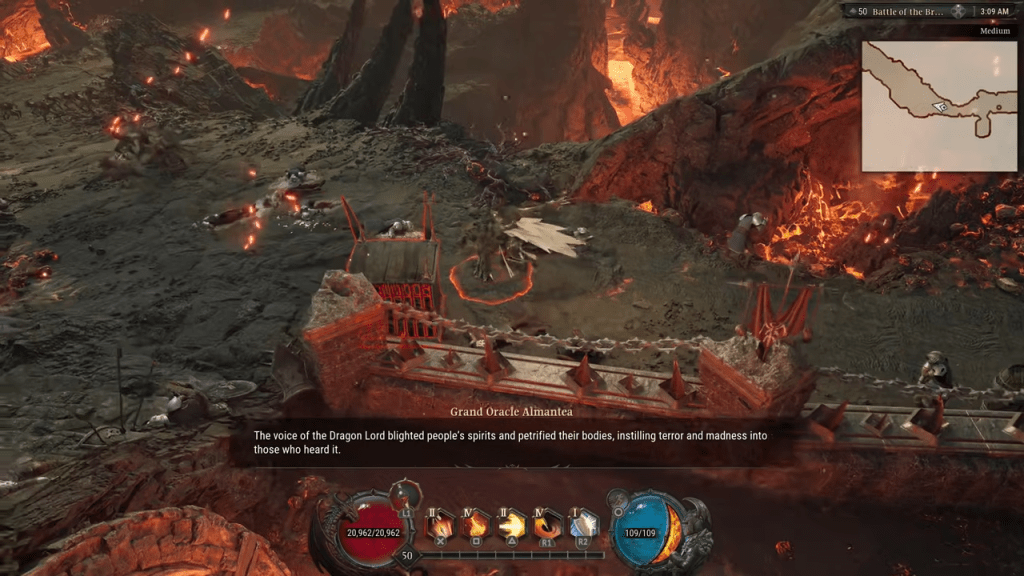Cast the glowing light blast skill

[512, 524]
